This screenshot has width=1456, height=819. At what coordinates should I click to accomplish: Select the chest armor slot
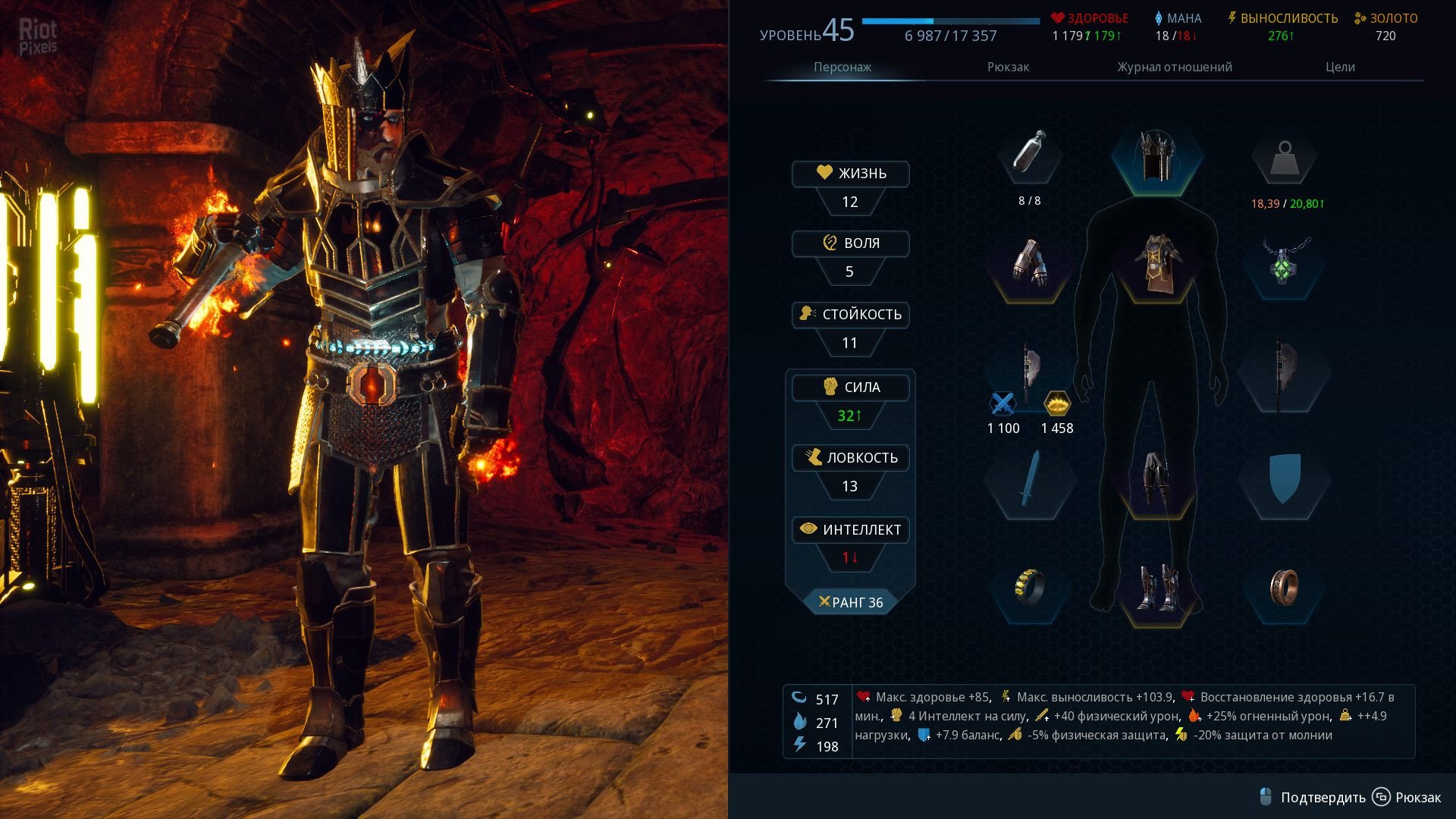point(1156,263)
